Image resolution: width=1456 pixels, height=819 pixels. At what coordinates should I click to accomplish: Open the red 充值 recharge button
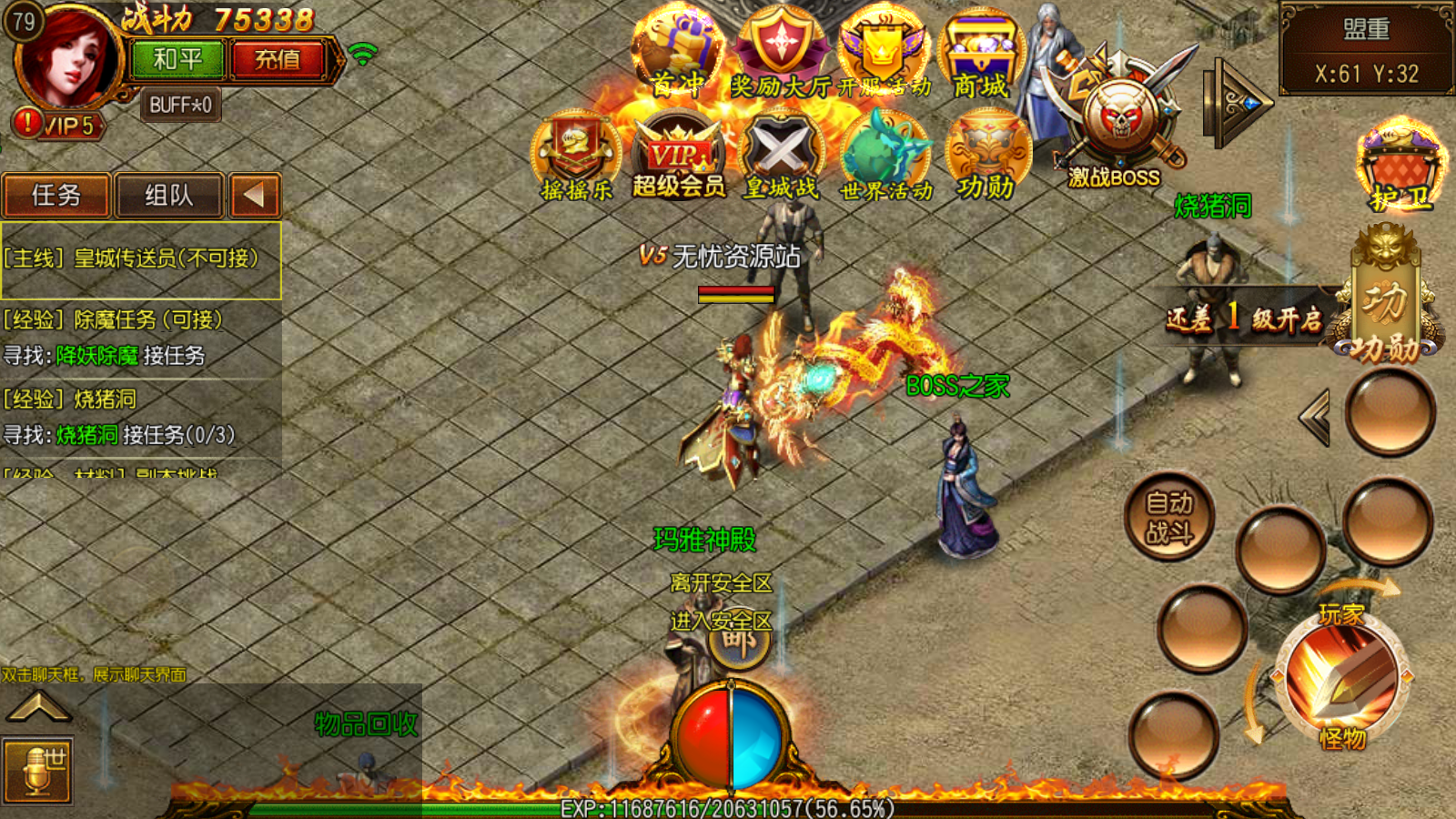(278, 60)
